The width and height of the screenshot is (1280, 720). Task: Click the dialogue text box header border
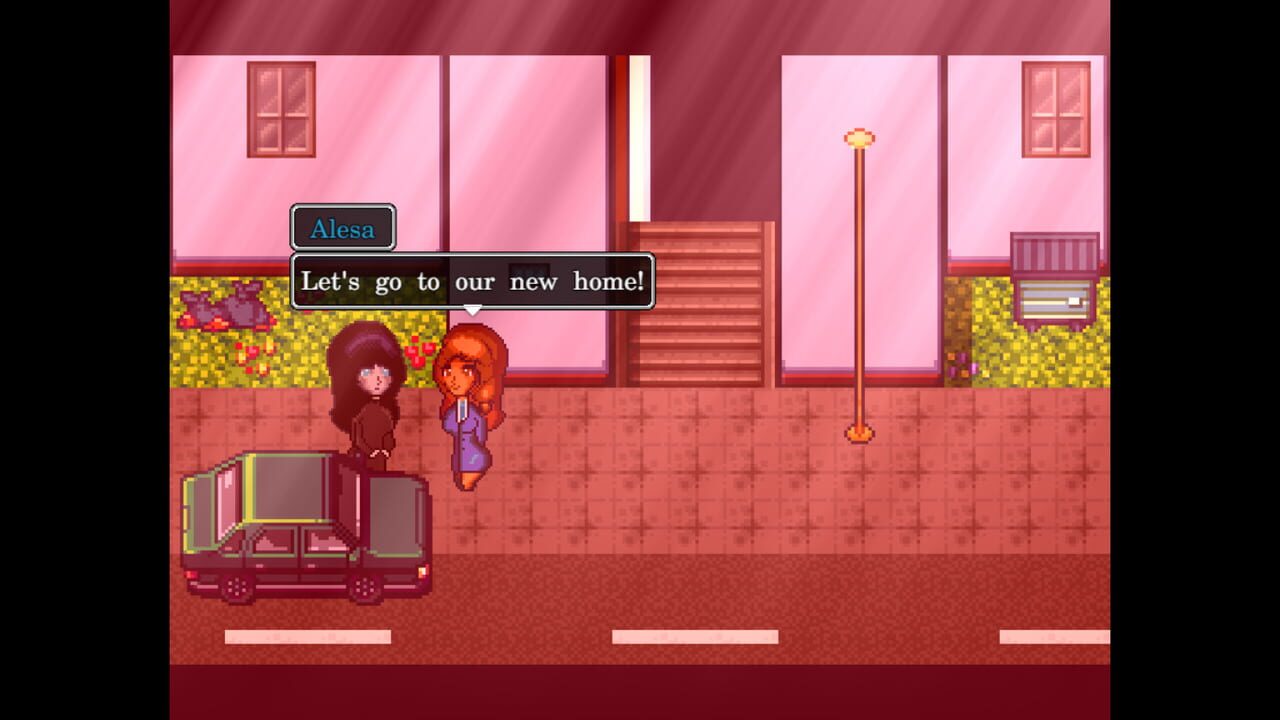click(x=470, y=259)
